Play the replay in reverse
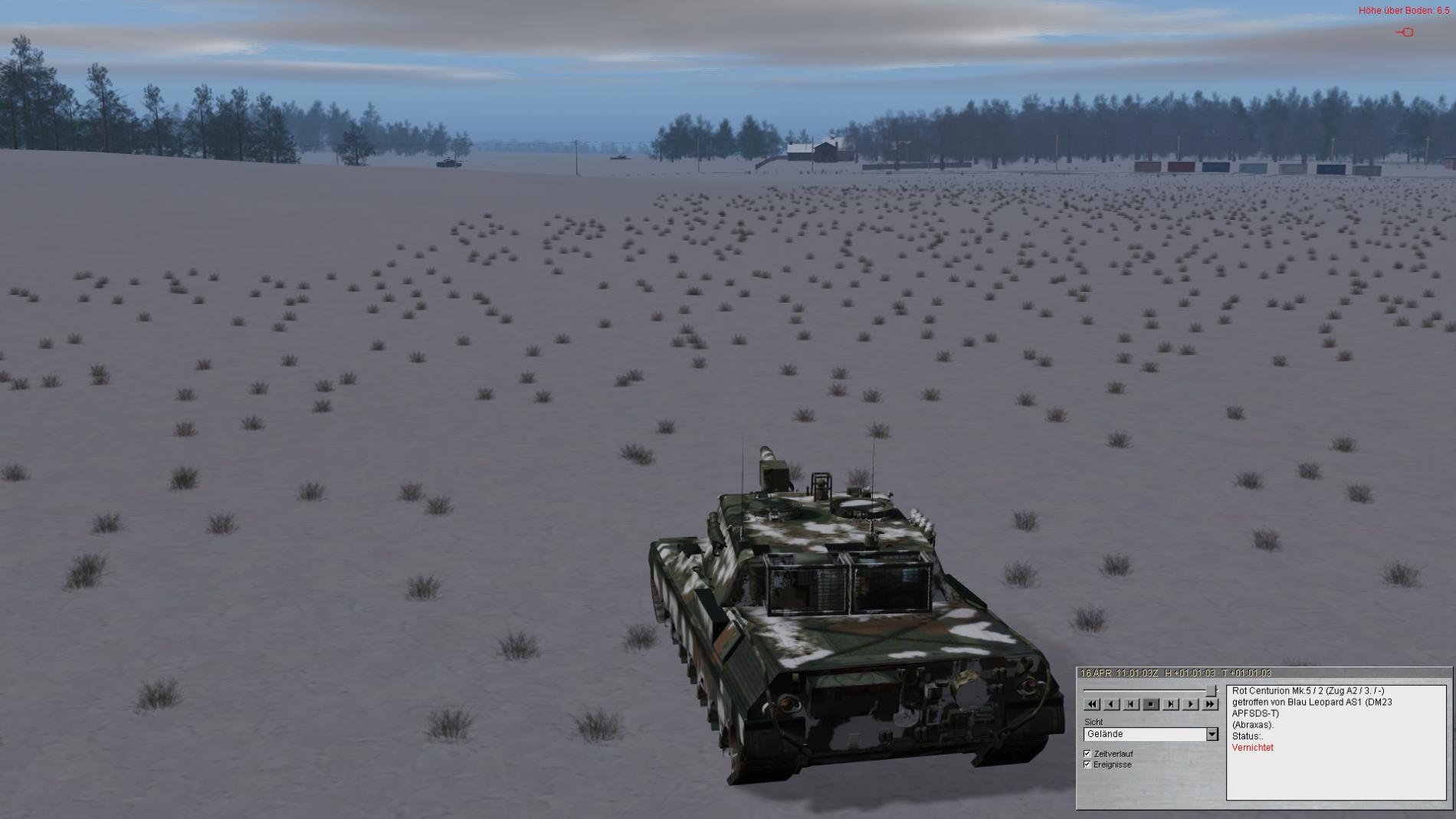Viewport: 1456px width, 819px height. click(1111, 704)
